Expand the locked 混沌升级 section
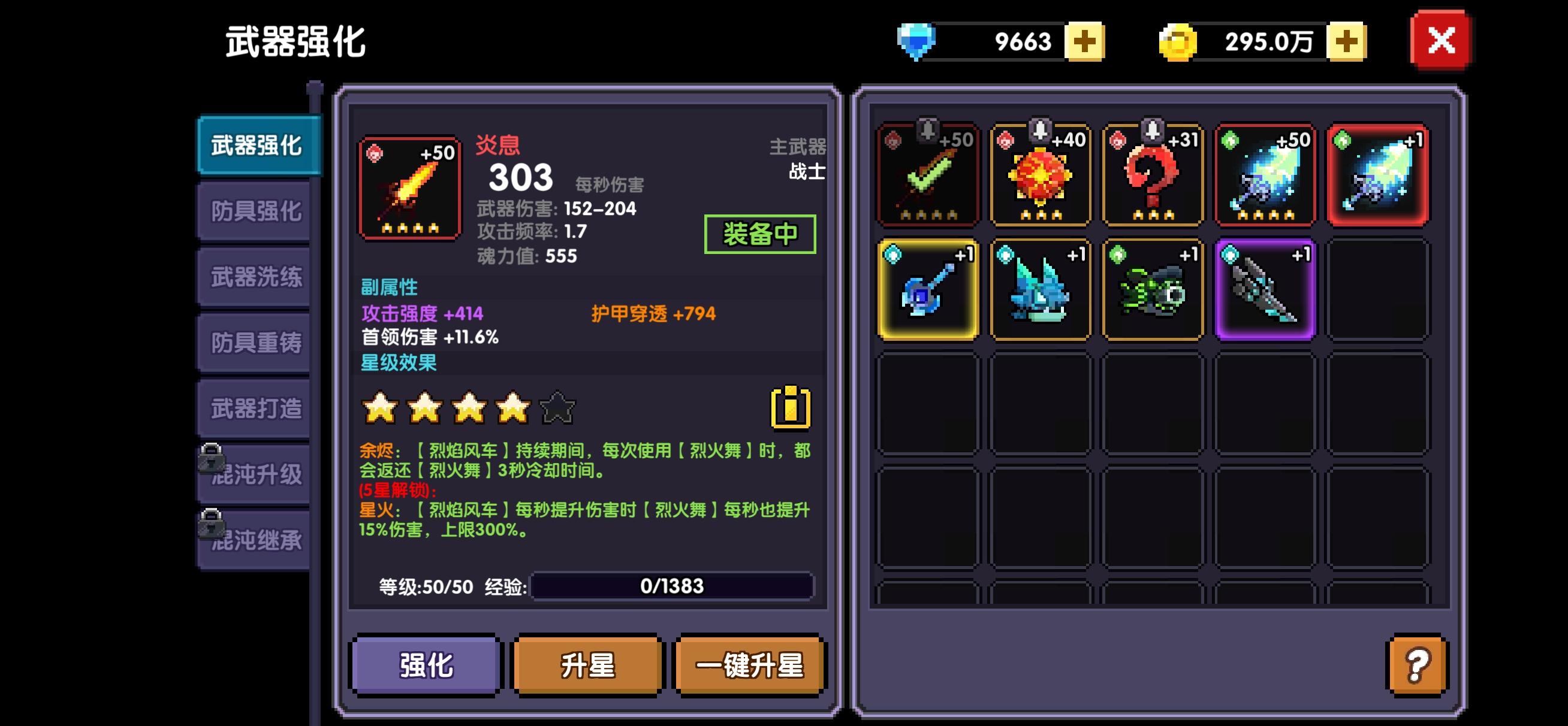This screenshot has width=1568, height=726. (x=254, y=471)
